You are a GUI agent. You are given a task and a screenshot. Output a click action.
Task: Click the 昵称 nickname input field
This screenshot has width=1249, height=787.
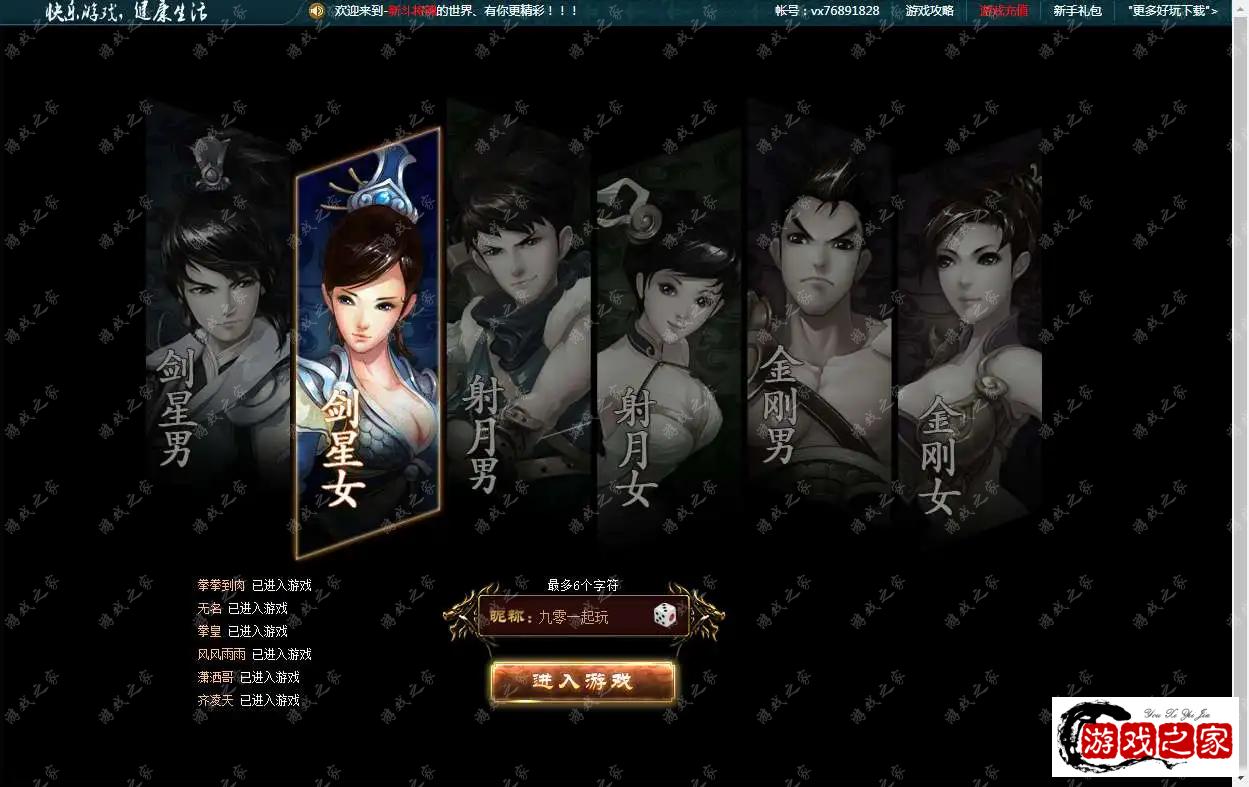tap(590, 617)
